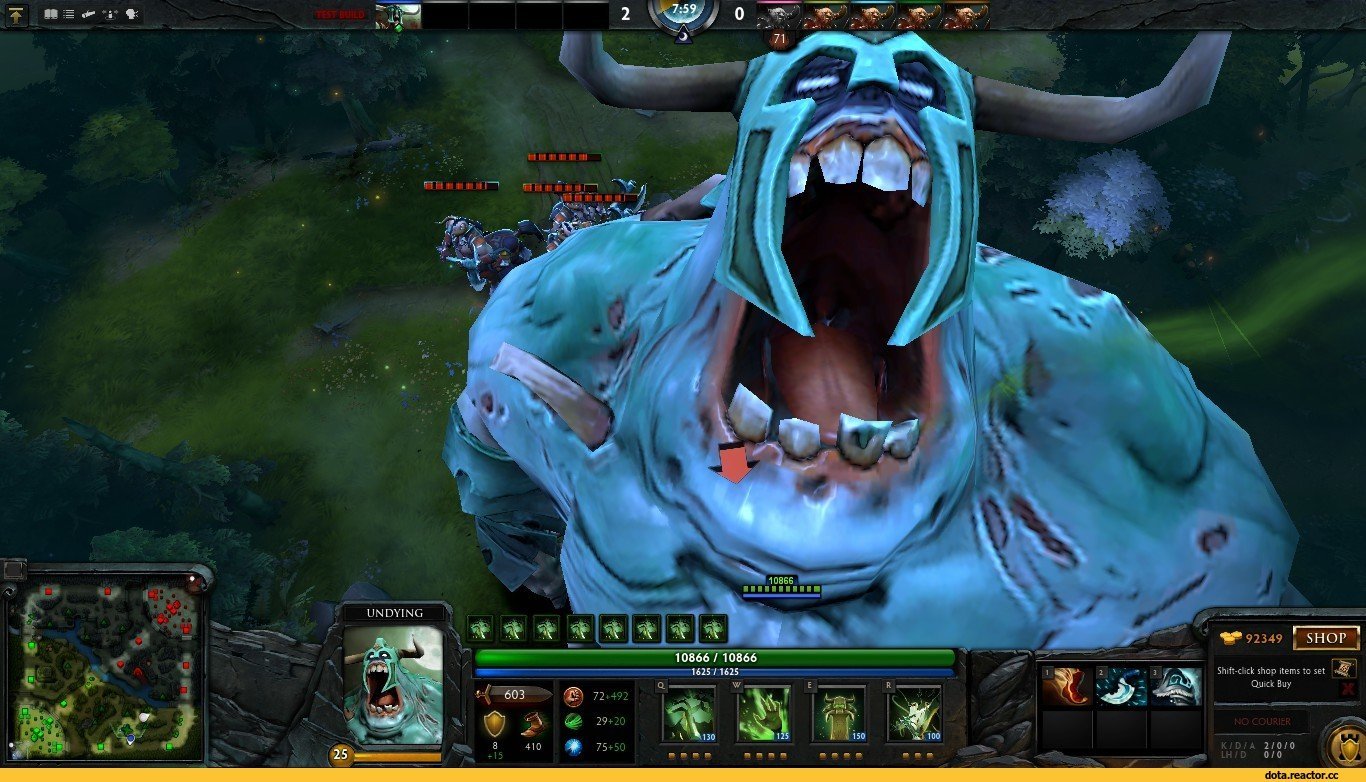Open the main menu arrow button
Screen dimensions: 1366x782
click(17, 14)
